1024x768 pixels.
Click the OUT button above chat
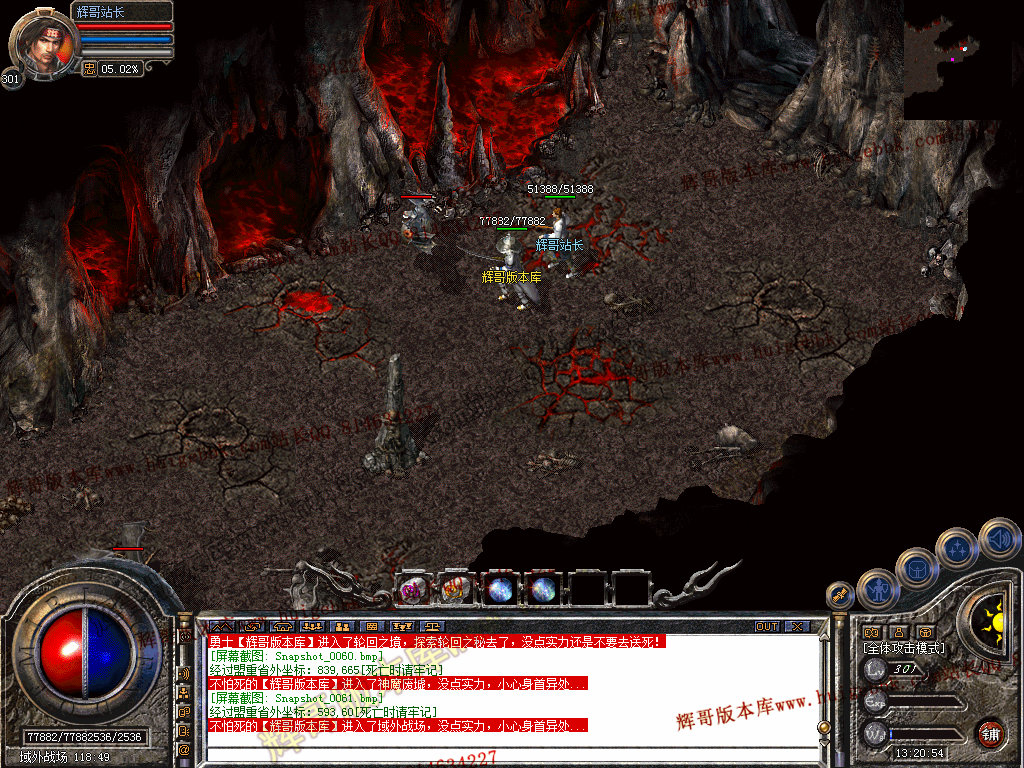click(x=766, y=627)
